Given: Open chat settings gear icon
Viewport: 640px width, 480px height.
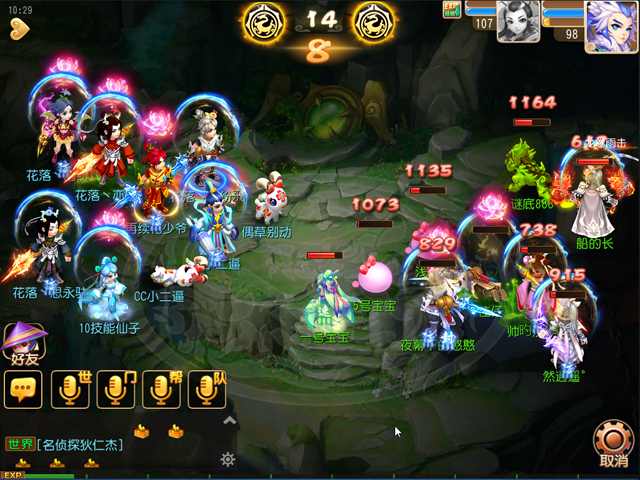Looking at the screenshot, I should (x=228, y=459).
